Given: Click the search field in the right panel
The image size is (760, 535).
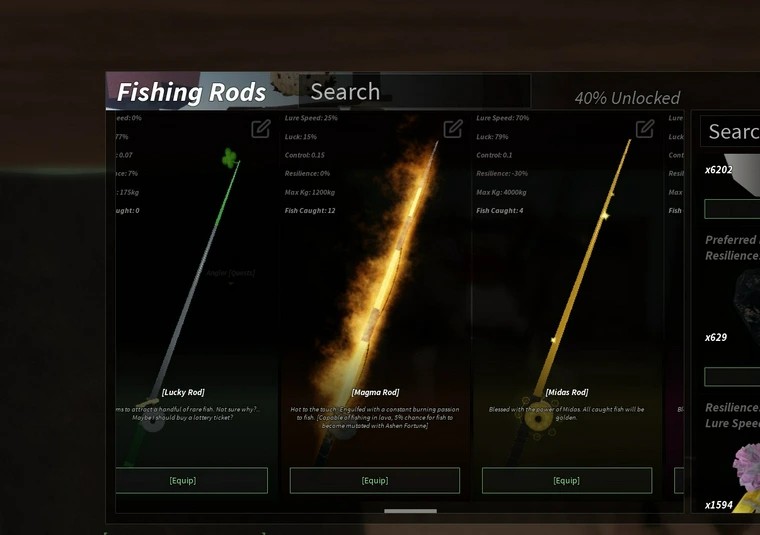Looking at the screenshot, I should (x=732, y=132).
